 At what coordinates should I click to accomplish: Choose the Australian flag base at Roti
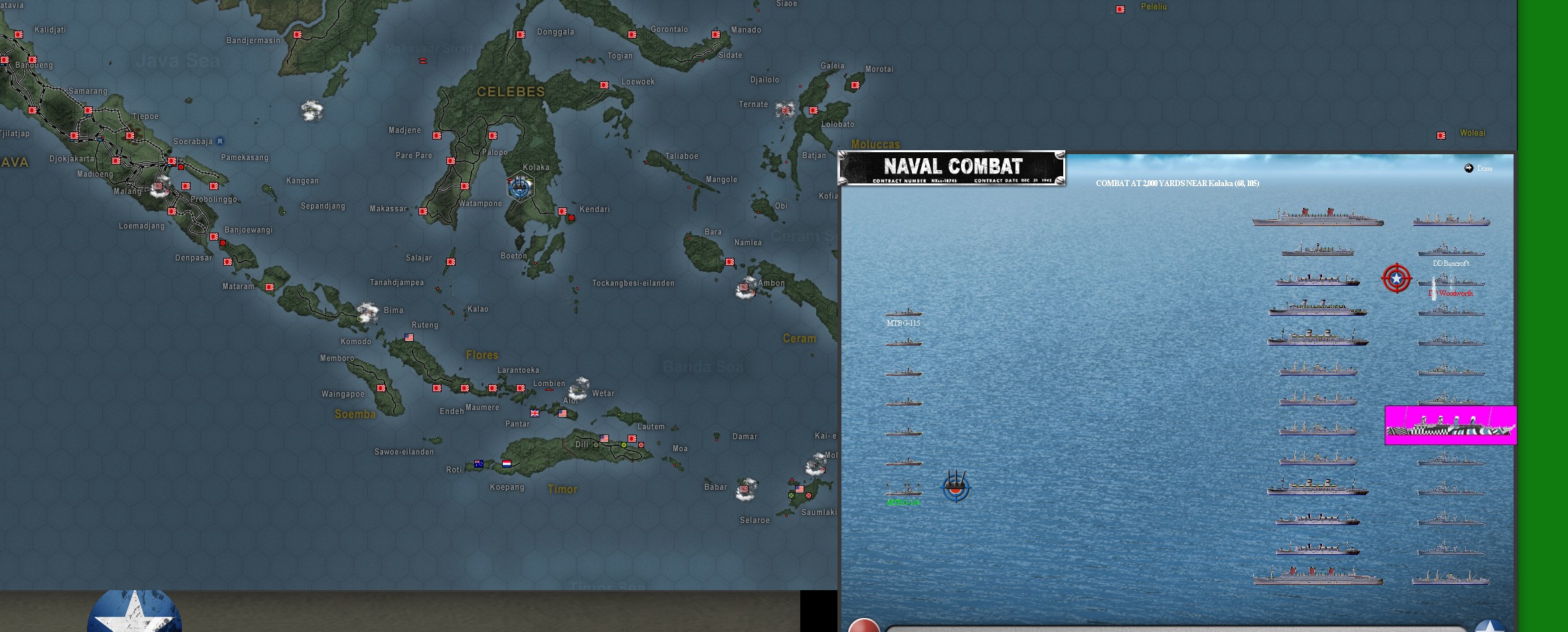(479, 464)
